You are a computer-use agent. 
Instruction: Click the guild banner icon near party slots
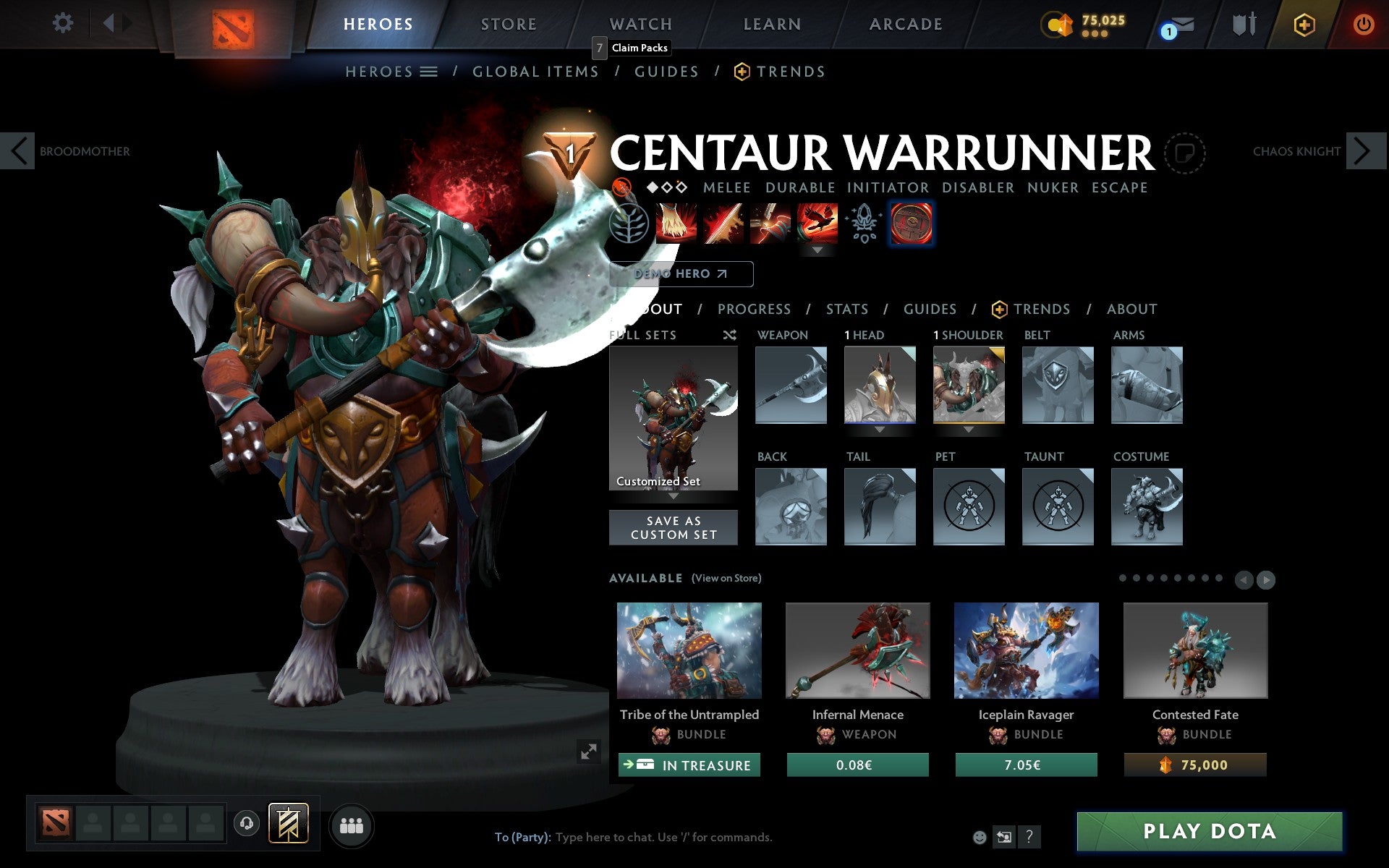(x=289, y=823)
